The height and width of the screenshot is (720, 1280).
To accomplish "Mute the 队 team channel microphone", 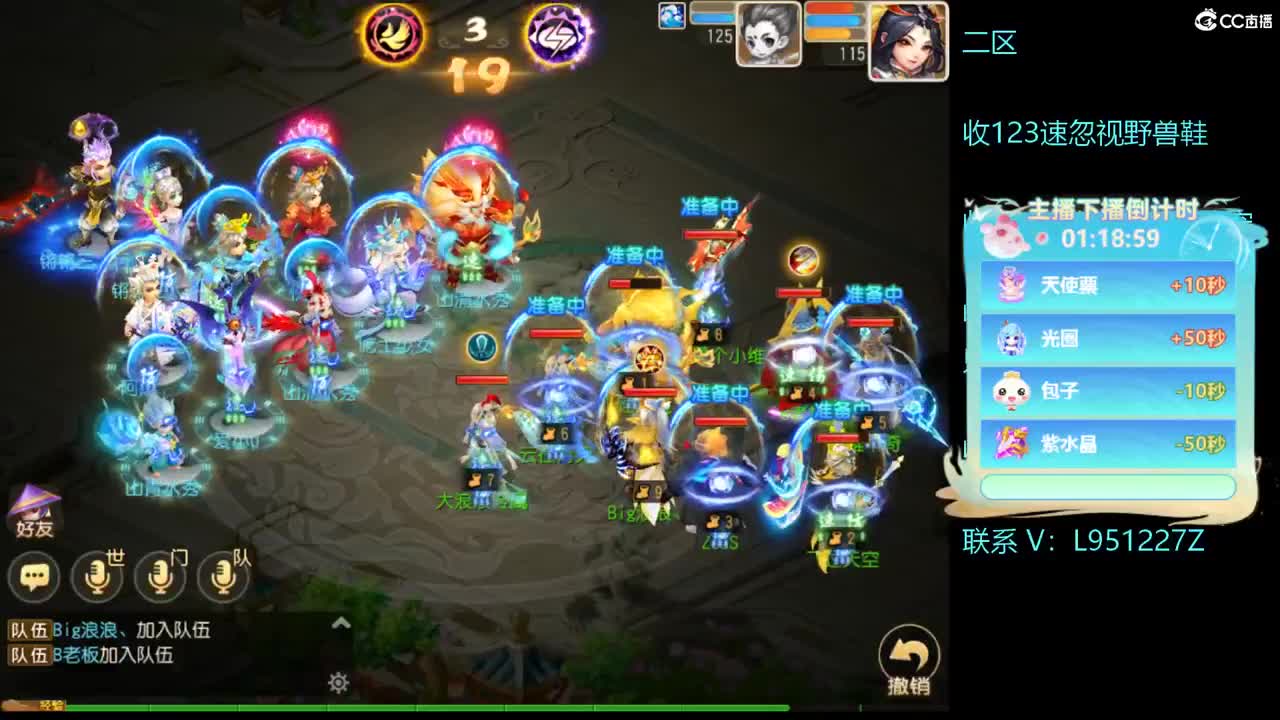I will point(222,578).
